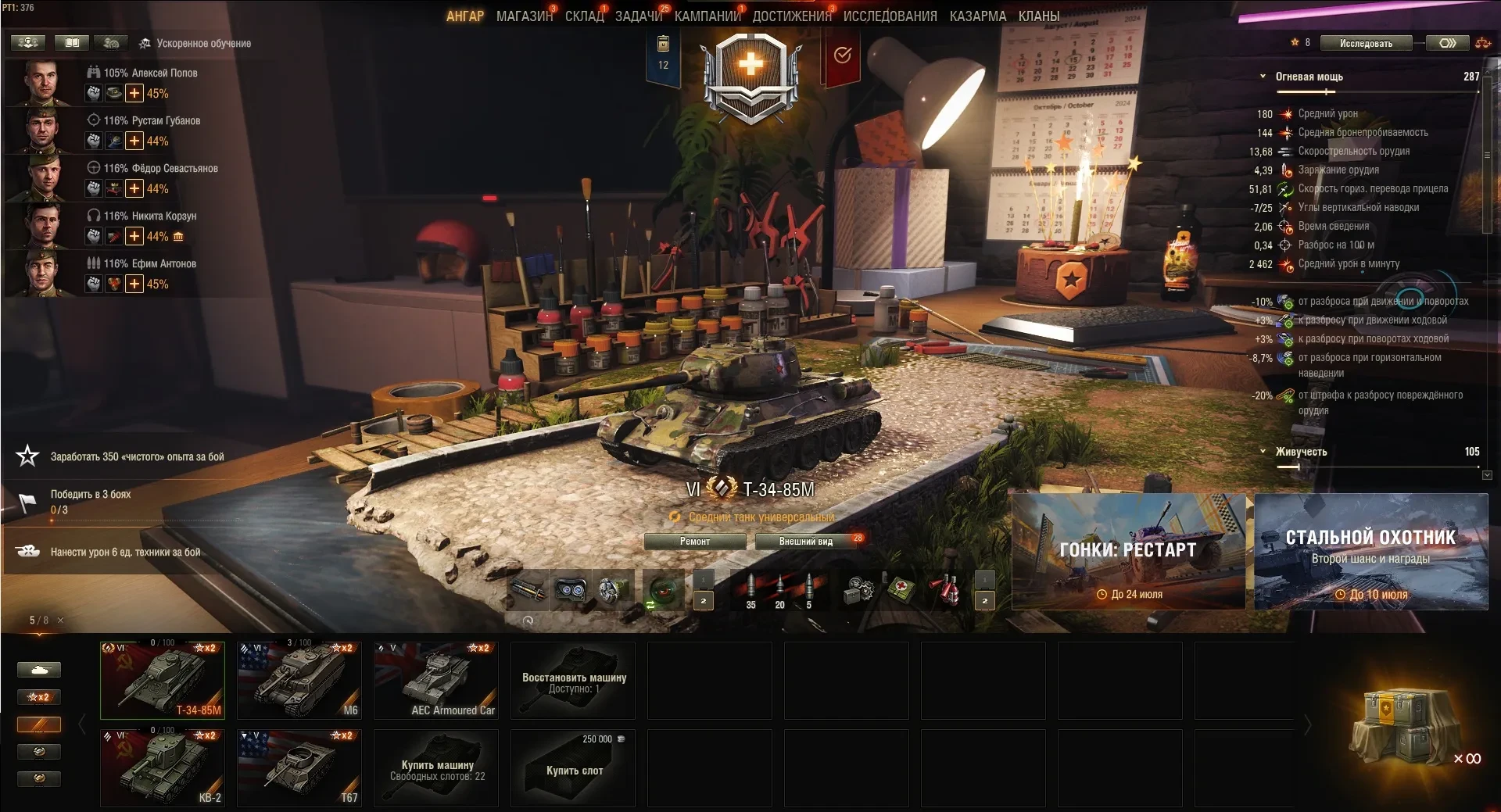This screenshot has height=812, width=1501.
Task: Open the Стальной охотник event banner
Action: click(1370, 552)
